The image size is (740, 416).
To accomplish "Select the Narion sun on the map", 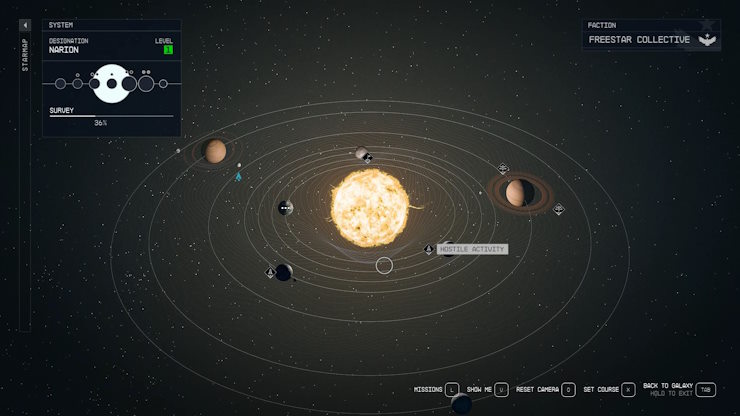I will (371, 208).
